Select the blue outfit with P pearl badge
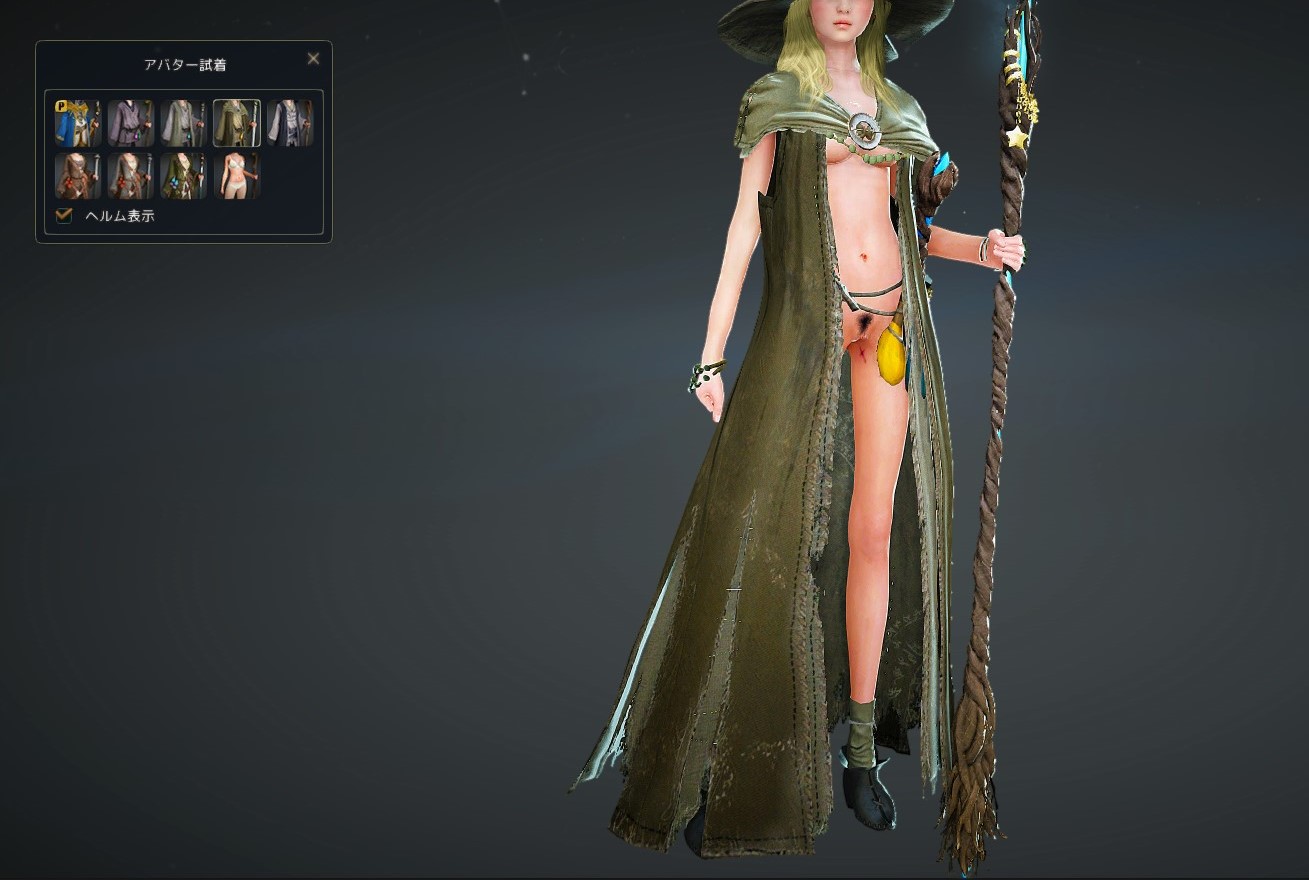The height and width of the screenshot is (880, 1309). pos(78,122)
